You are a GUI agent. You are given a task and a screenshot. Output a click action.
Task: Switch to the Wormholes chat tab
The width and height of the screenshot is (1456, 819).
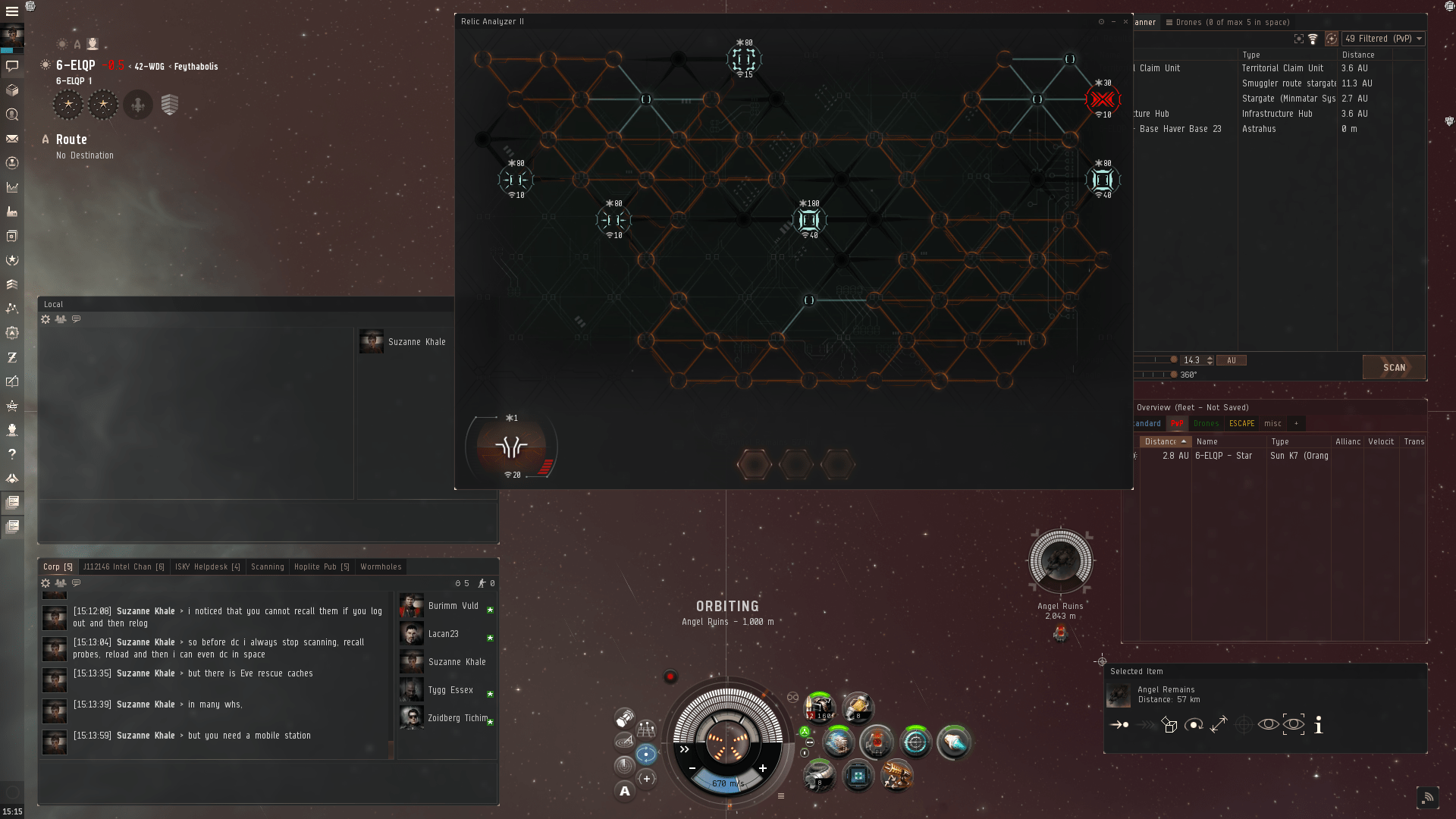click(380, 566)
